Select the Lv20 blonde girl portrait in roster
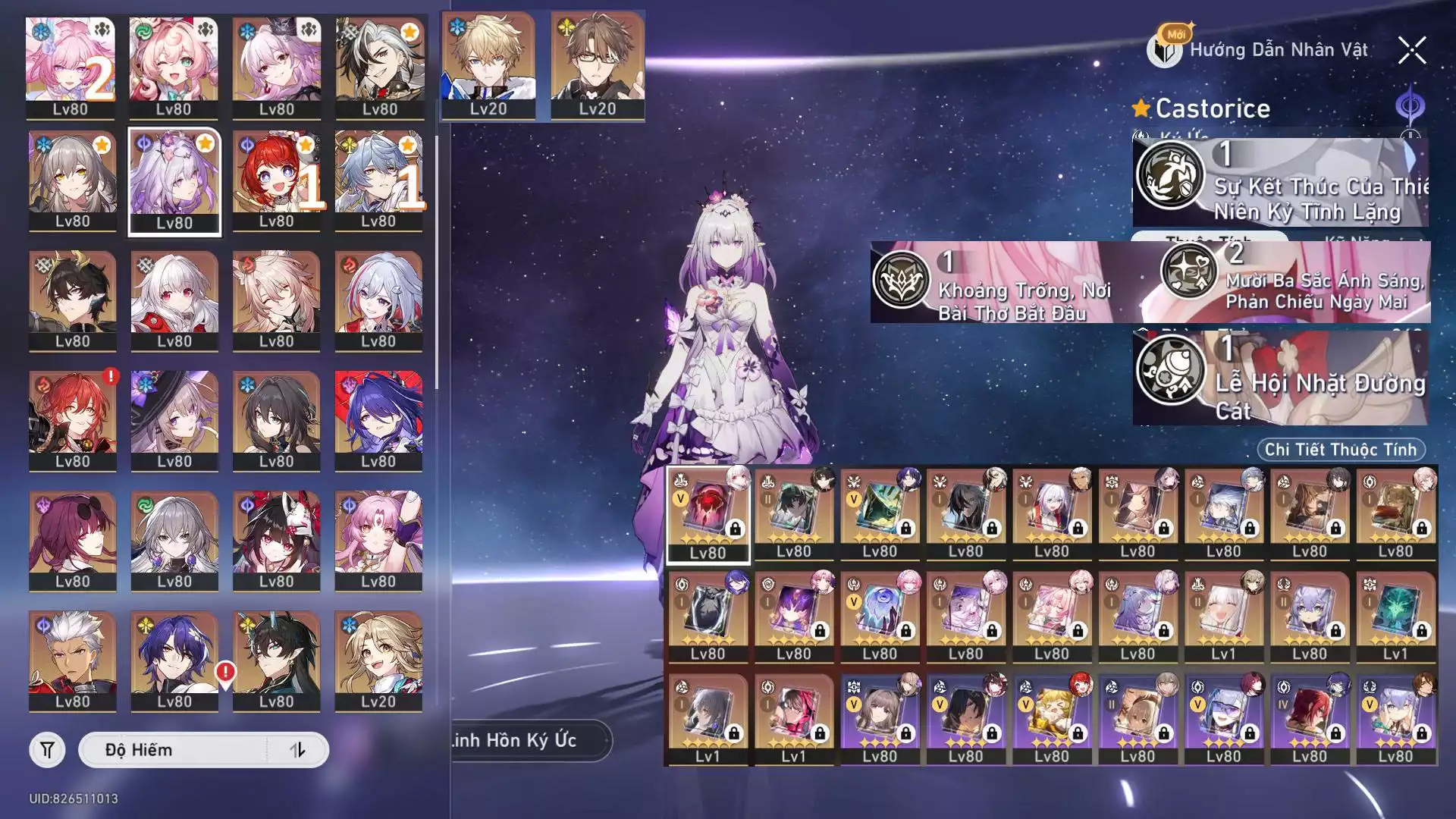The width and height of the screenshot is (1456, 819). click(378, 661)
